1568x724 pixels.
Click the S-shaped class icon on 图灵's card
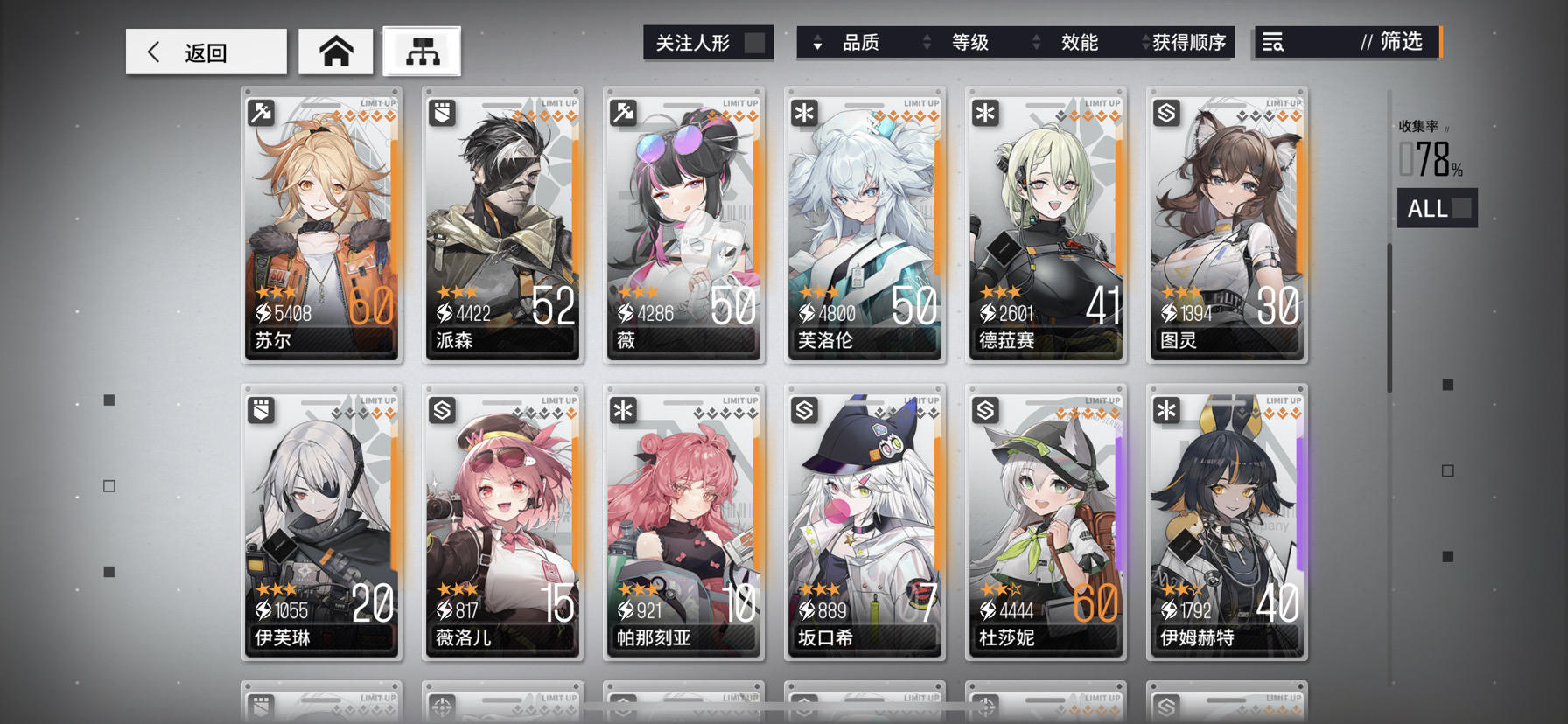click(x=1165, y=113)
